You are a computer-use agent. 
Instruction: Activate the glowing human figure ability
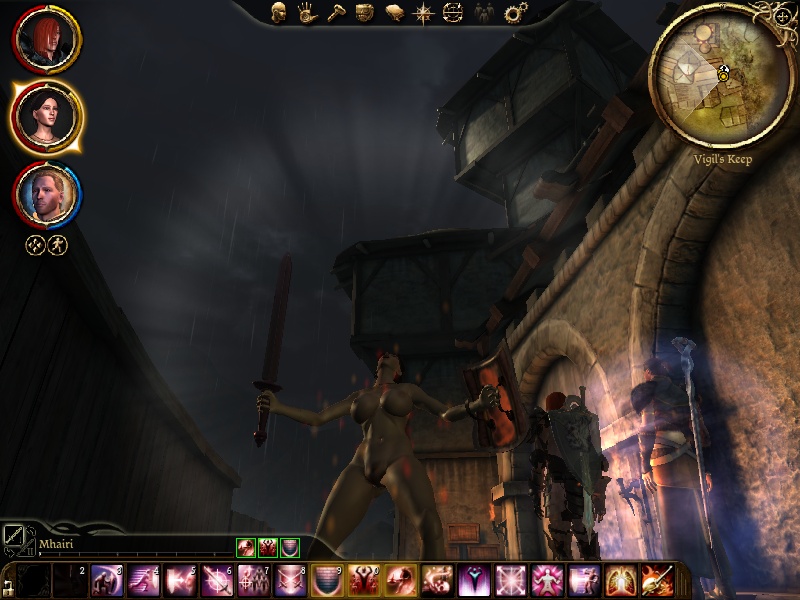(x=545, y=581)
